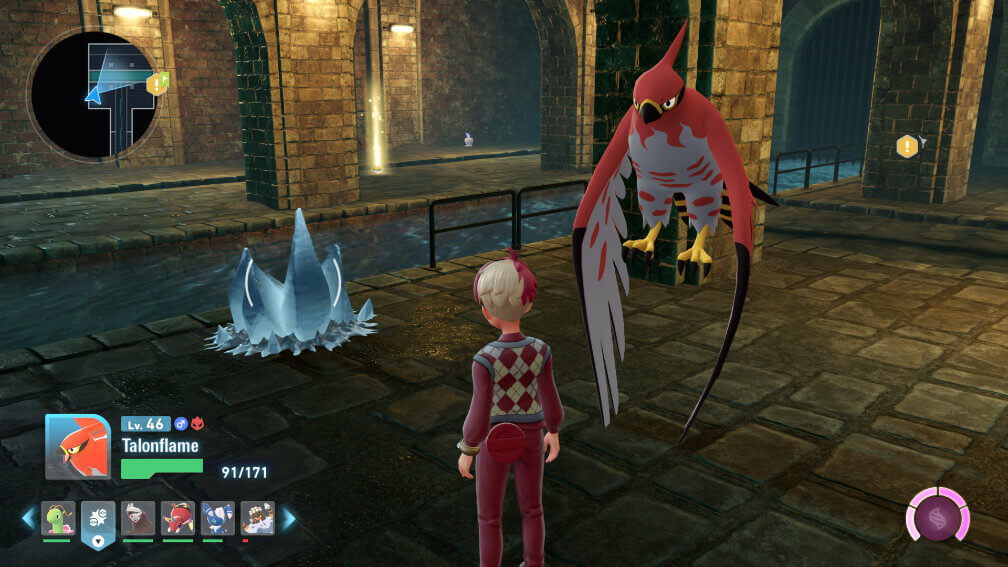This screenshot has height=567, width=1008.
Task: Click Talonflame's active portrait
Action: (77, 447)
